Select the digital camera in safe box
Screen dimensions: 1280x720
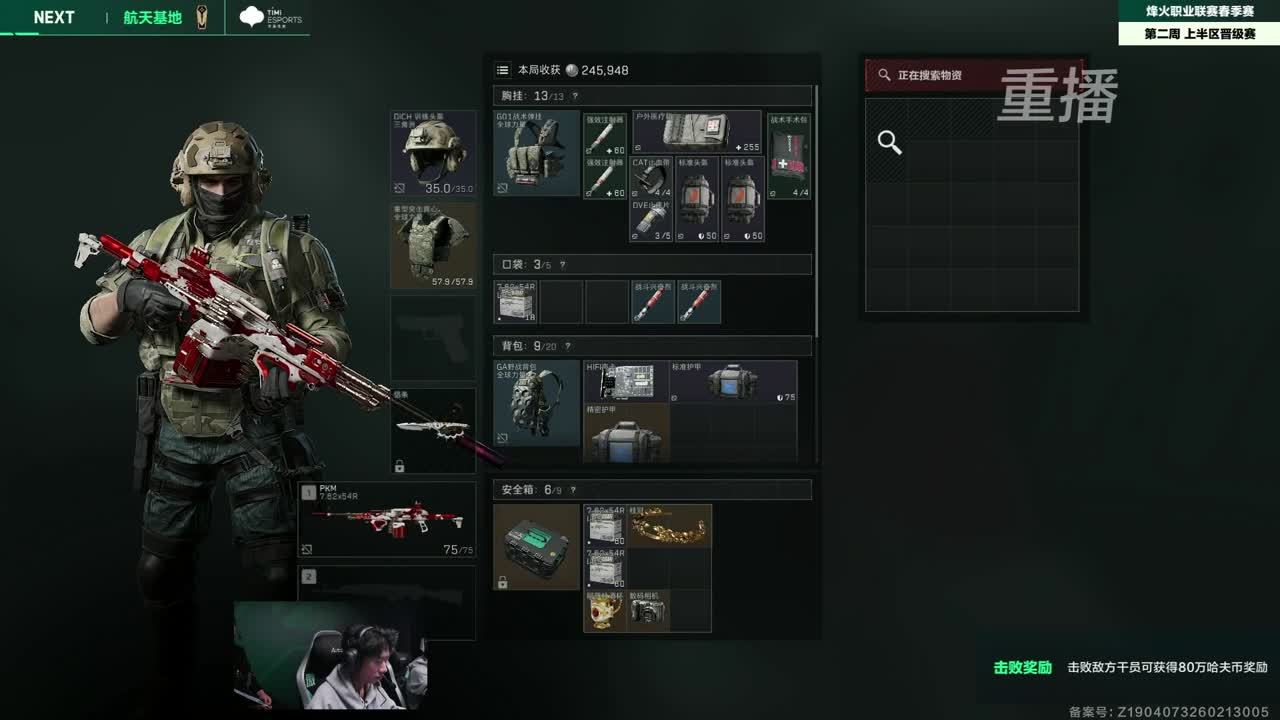(x=648, y=611)
